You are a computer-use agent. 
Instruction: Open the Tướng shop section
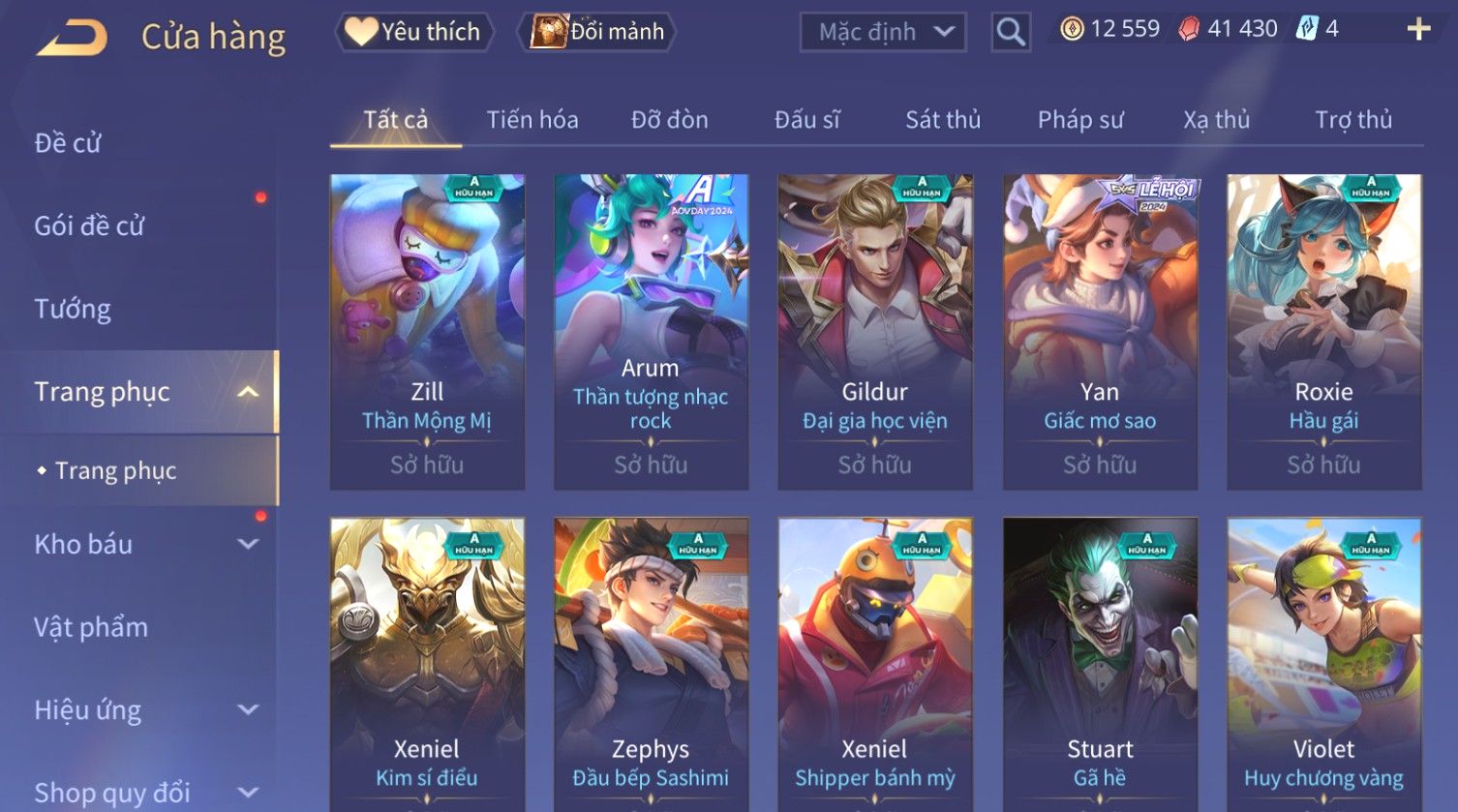73,309
